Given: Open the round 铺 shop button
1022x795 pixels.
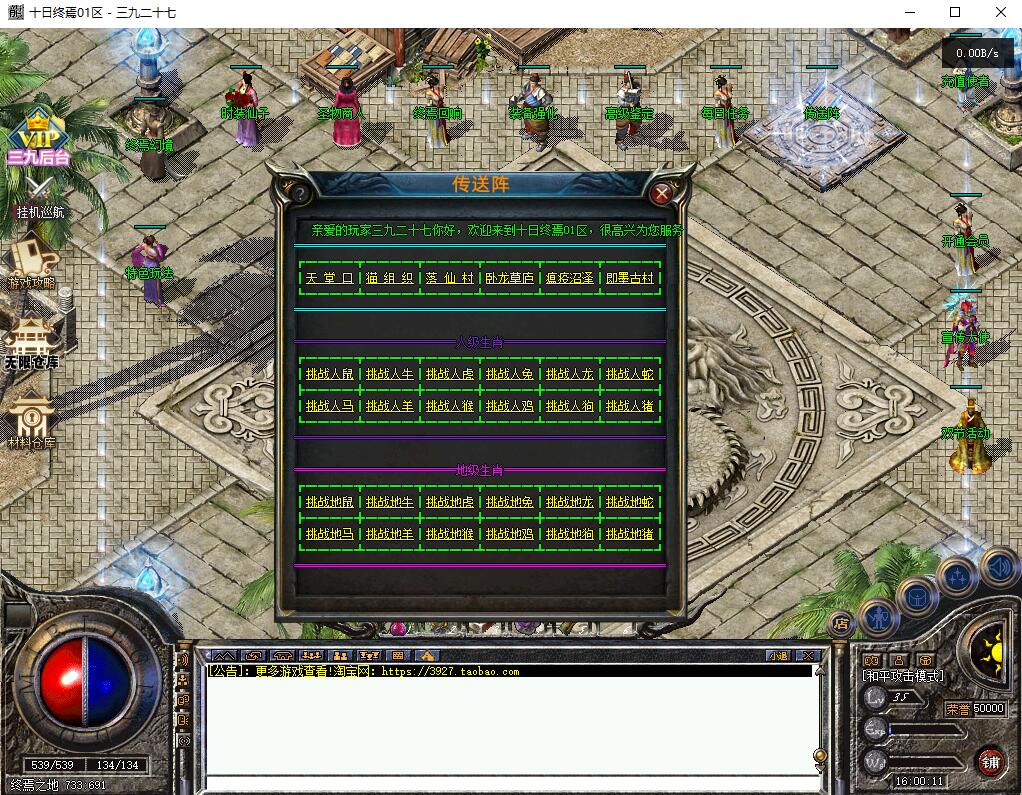Looking at the screenshot, I should (x=990, y=762).
